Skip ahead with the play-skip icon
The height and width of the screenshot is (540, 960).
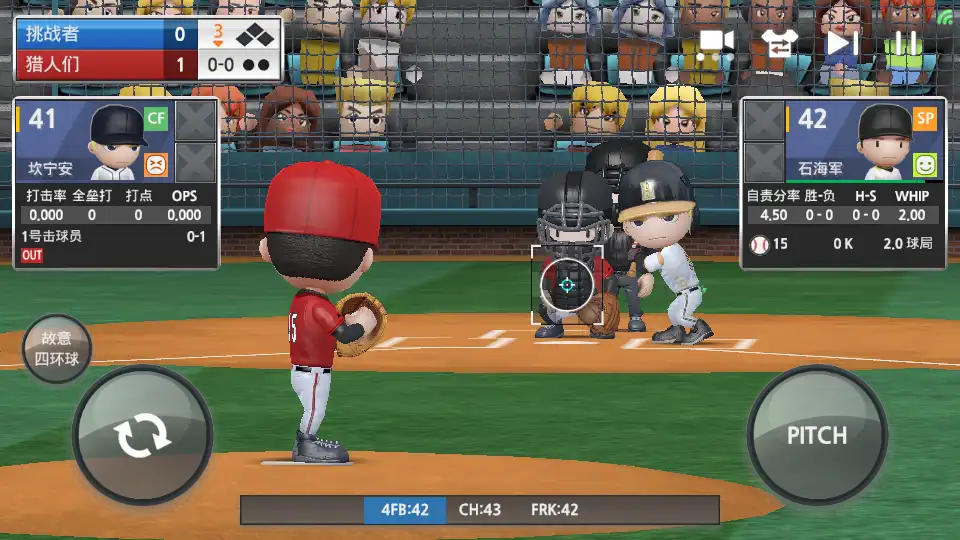tap(842, 43)
